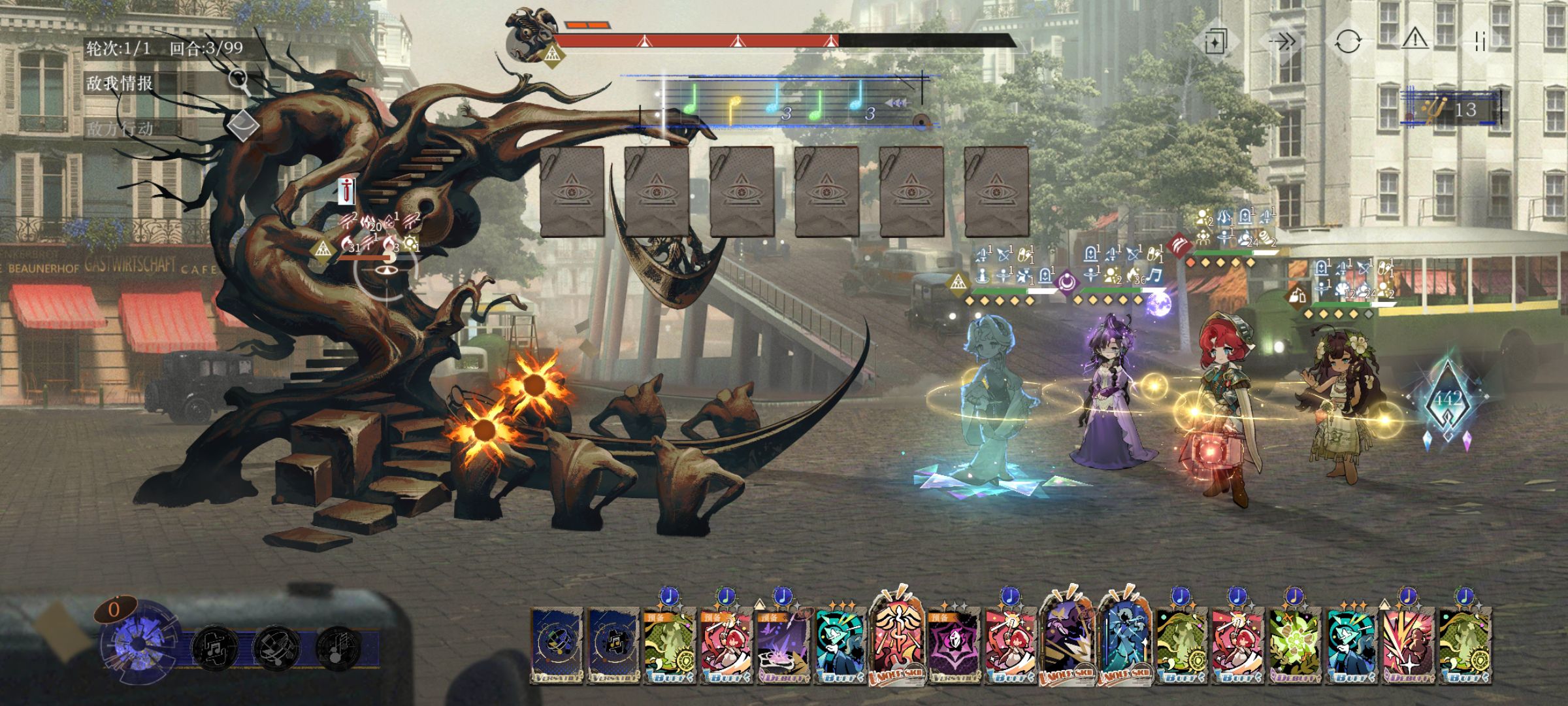Show the 敌方行动 enemy action list
The image size is (1568, 706).
coord(120,129)
